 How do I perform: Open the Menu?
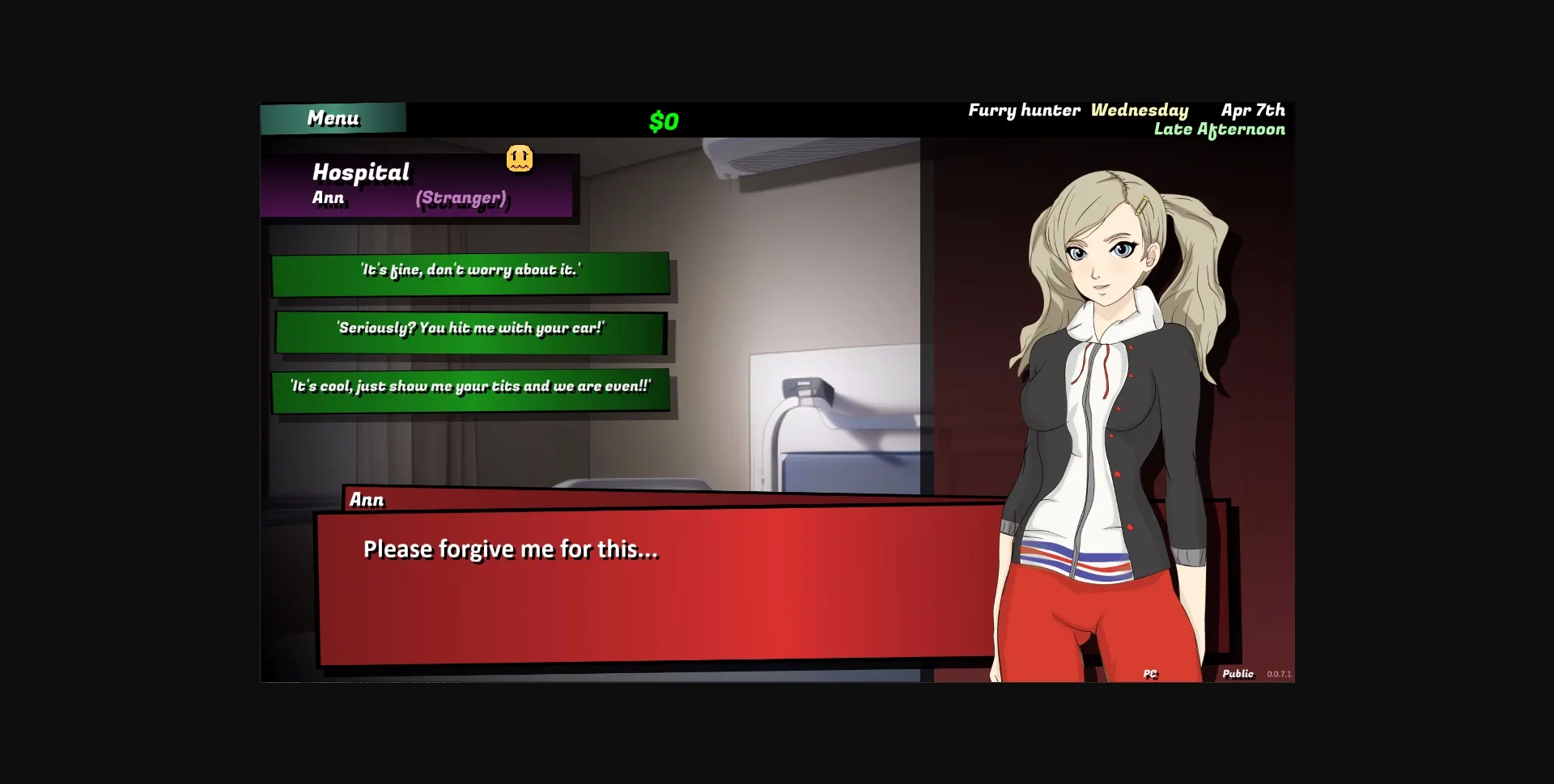click(333, 118)
